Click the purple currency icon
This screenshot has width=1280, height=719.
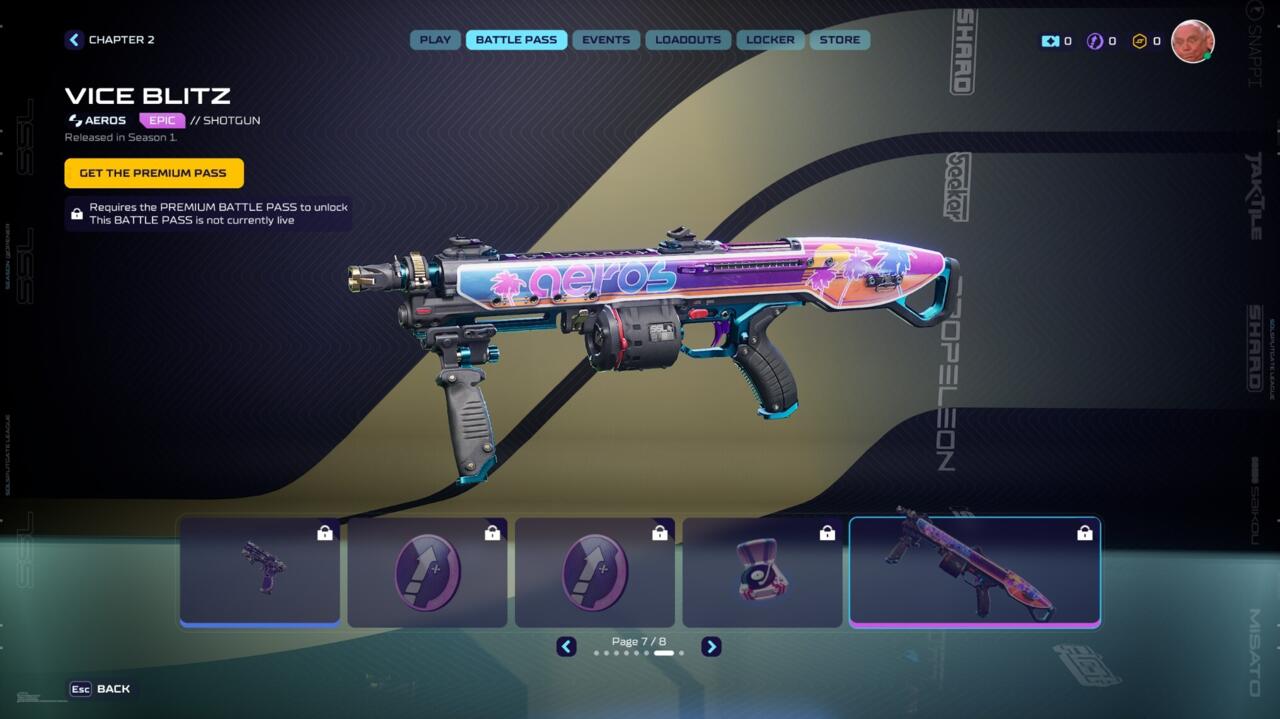[x=1095, y=41]
